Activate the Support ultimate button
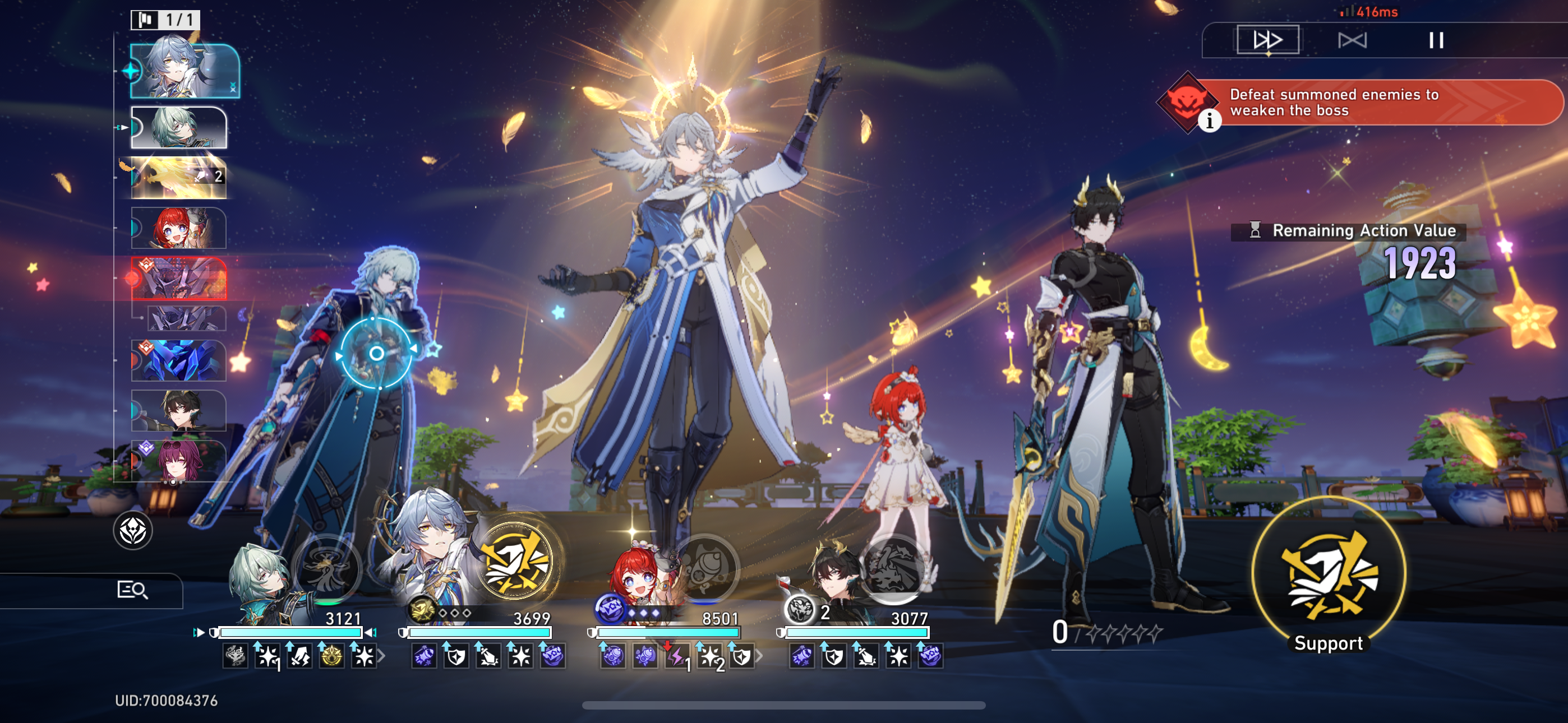The image size is (1568, 723). 1328,575
